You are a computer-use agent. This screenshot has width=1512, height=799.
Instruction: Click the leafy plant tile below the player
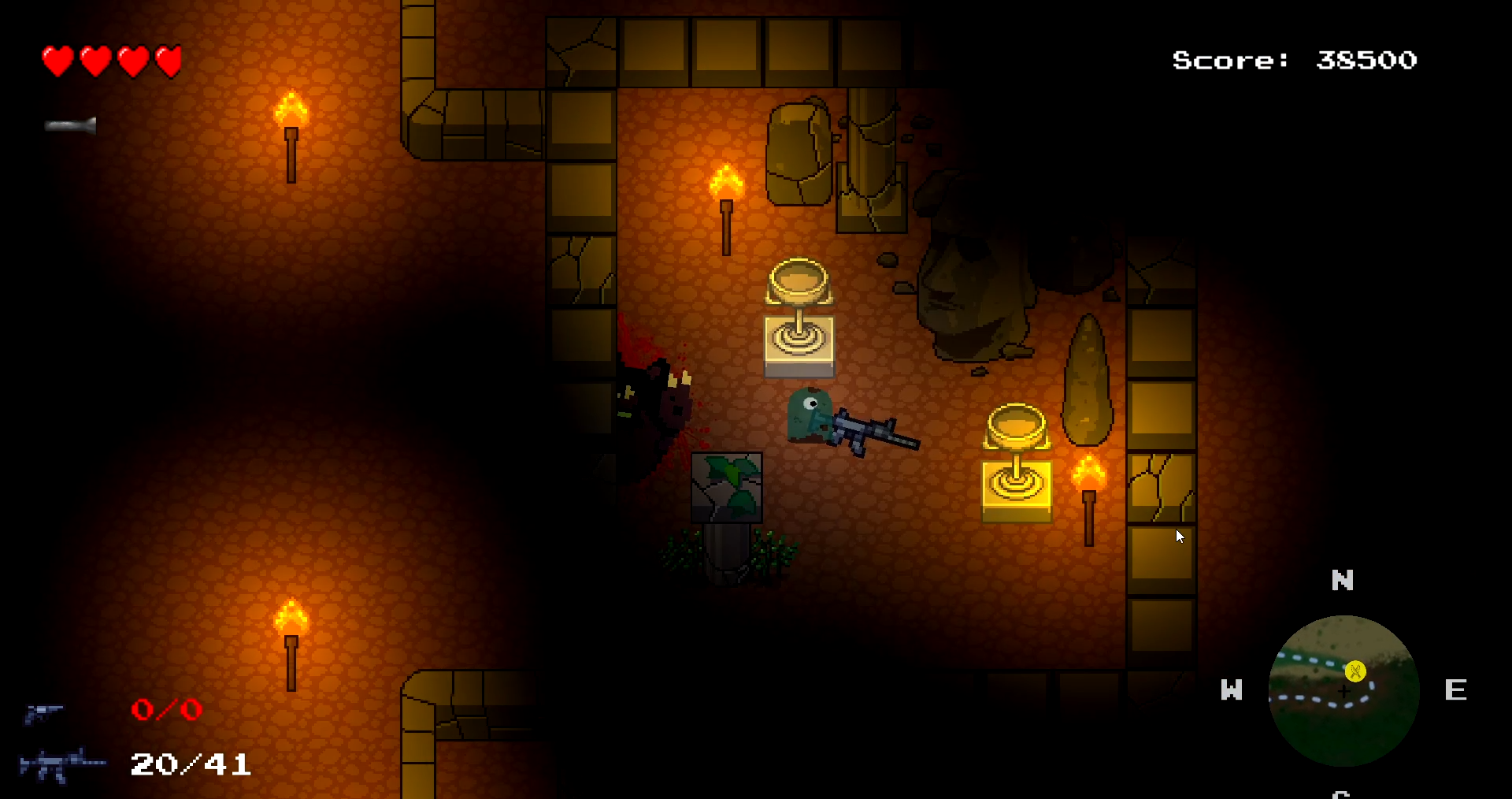tap(727, 489)
